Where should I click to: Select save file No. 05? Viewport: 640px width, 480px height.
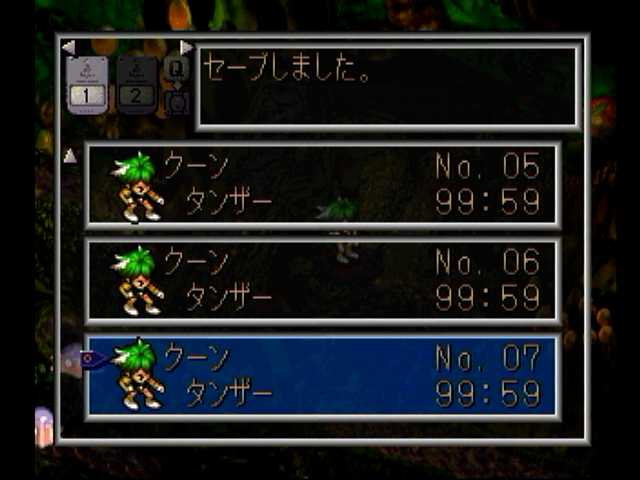(322, 185)
